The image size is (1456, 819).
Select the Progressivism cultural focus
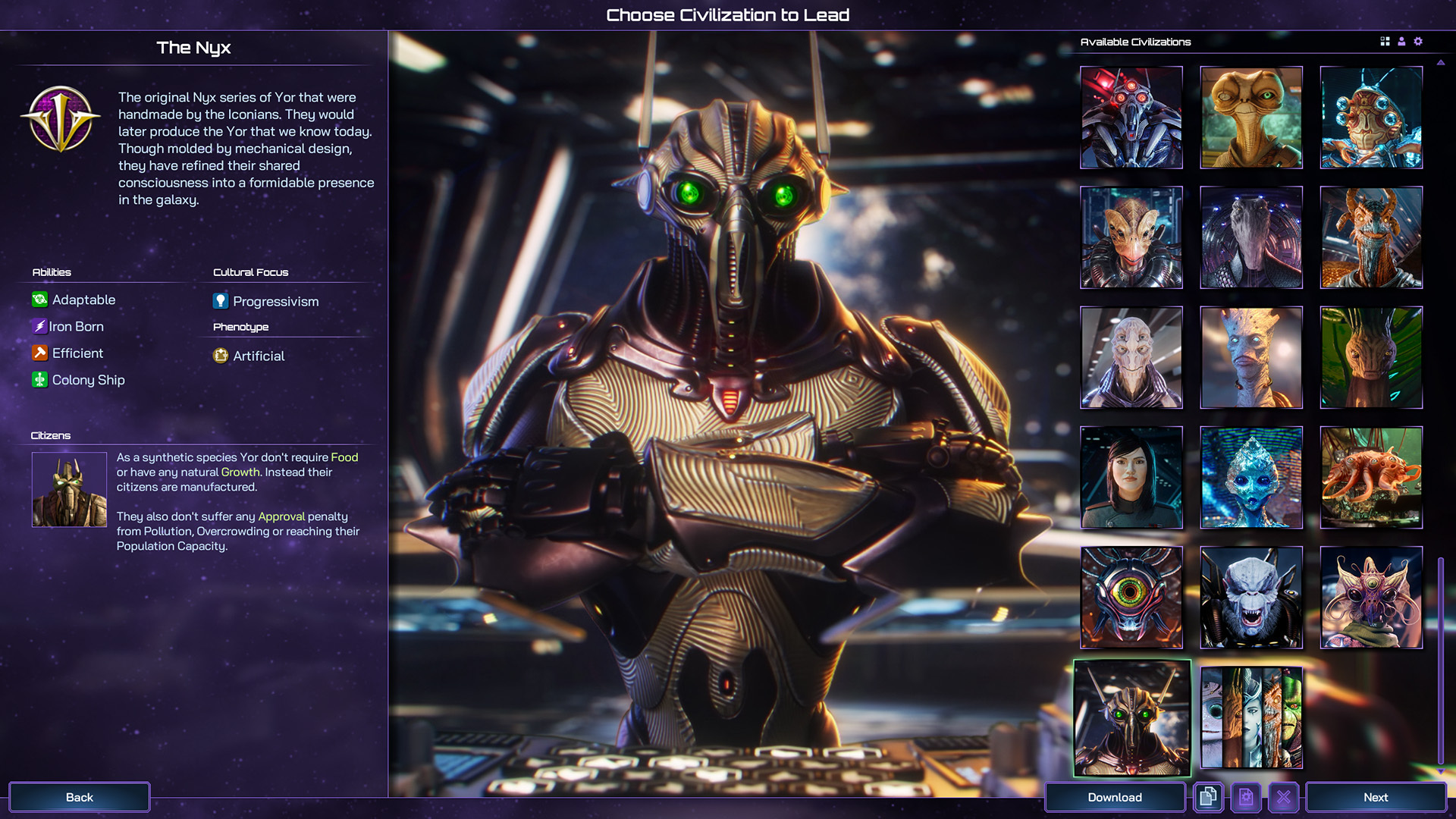pyautogui.click(x=275, y=301)
